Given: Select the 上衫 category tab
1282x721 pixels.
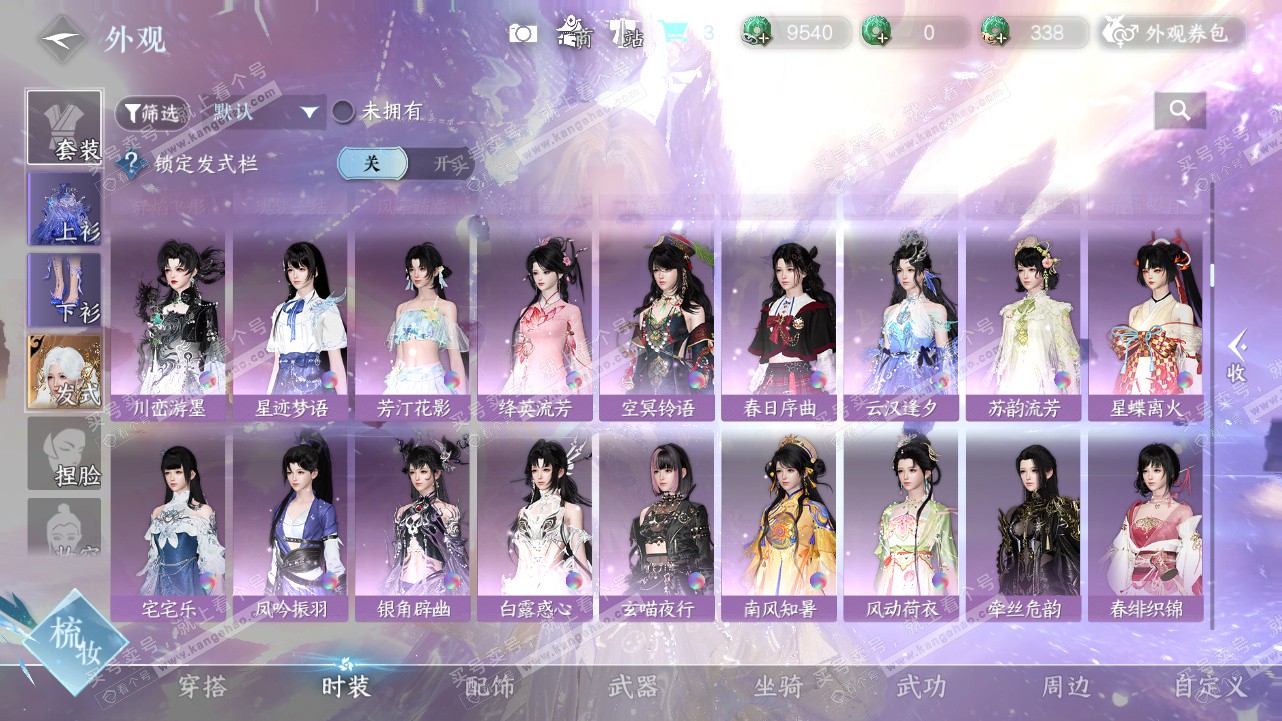Looking at the screenshot, I should 64,210.
